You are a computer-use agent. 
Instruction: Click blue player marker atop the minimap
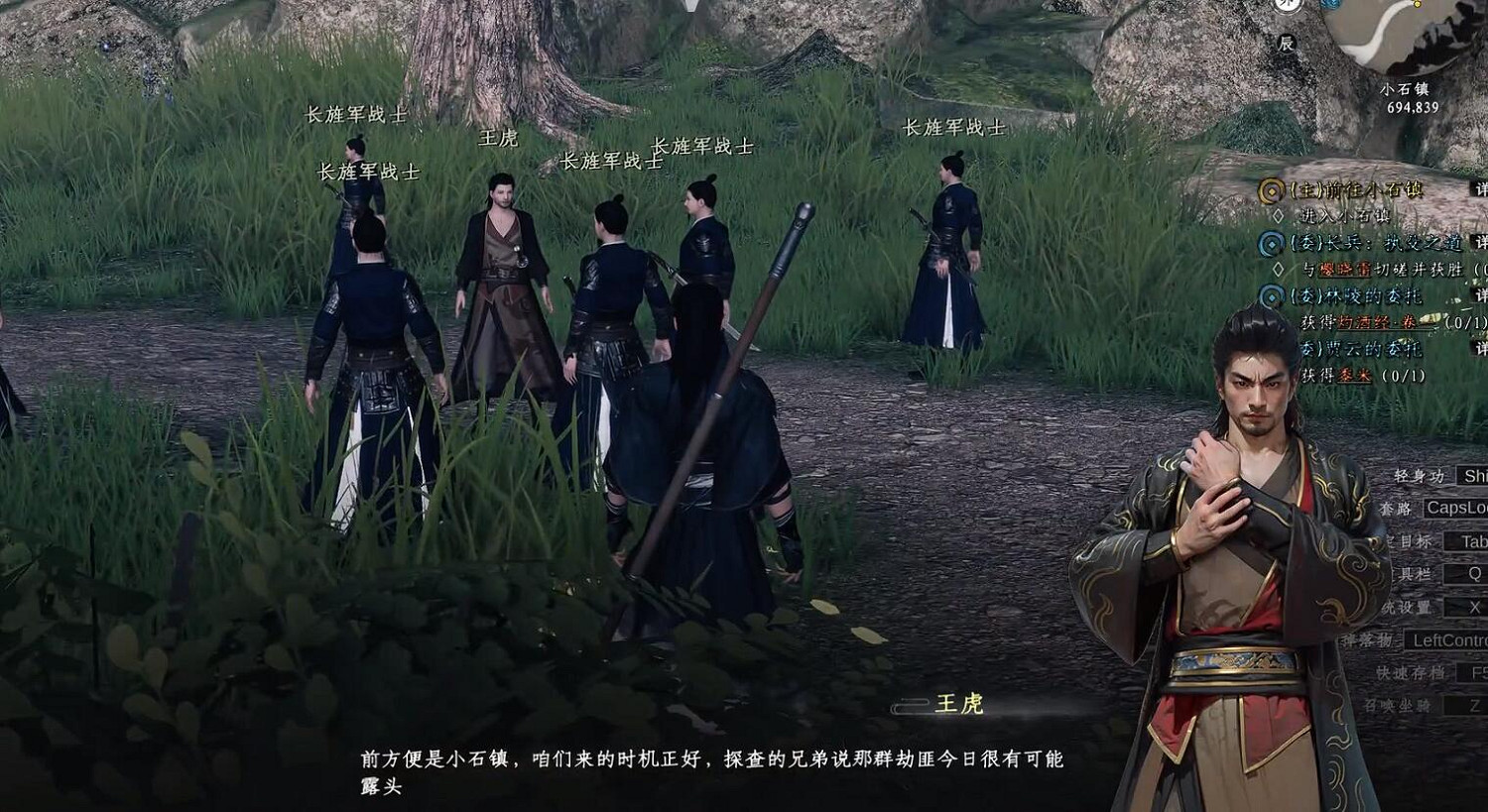tap(1330, 4)
